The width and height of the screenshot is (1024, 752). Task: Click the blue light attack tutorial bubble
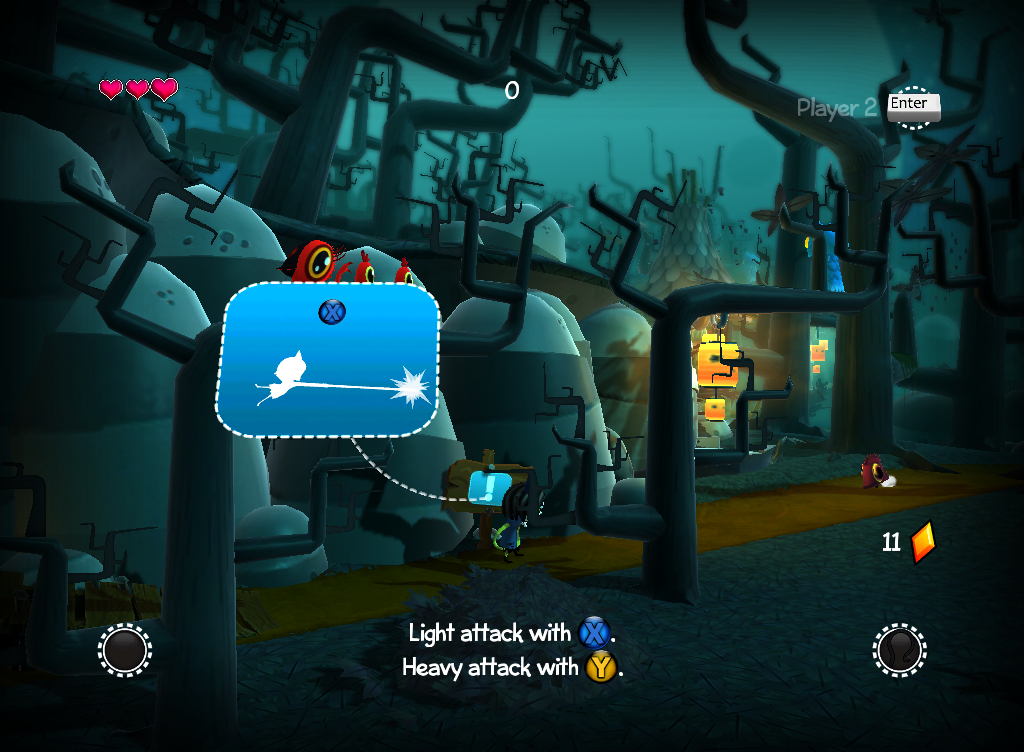coord(328,360)
